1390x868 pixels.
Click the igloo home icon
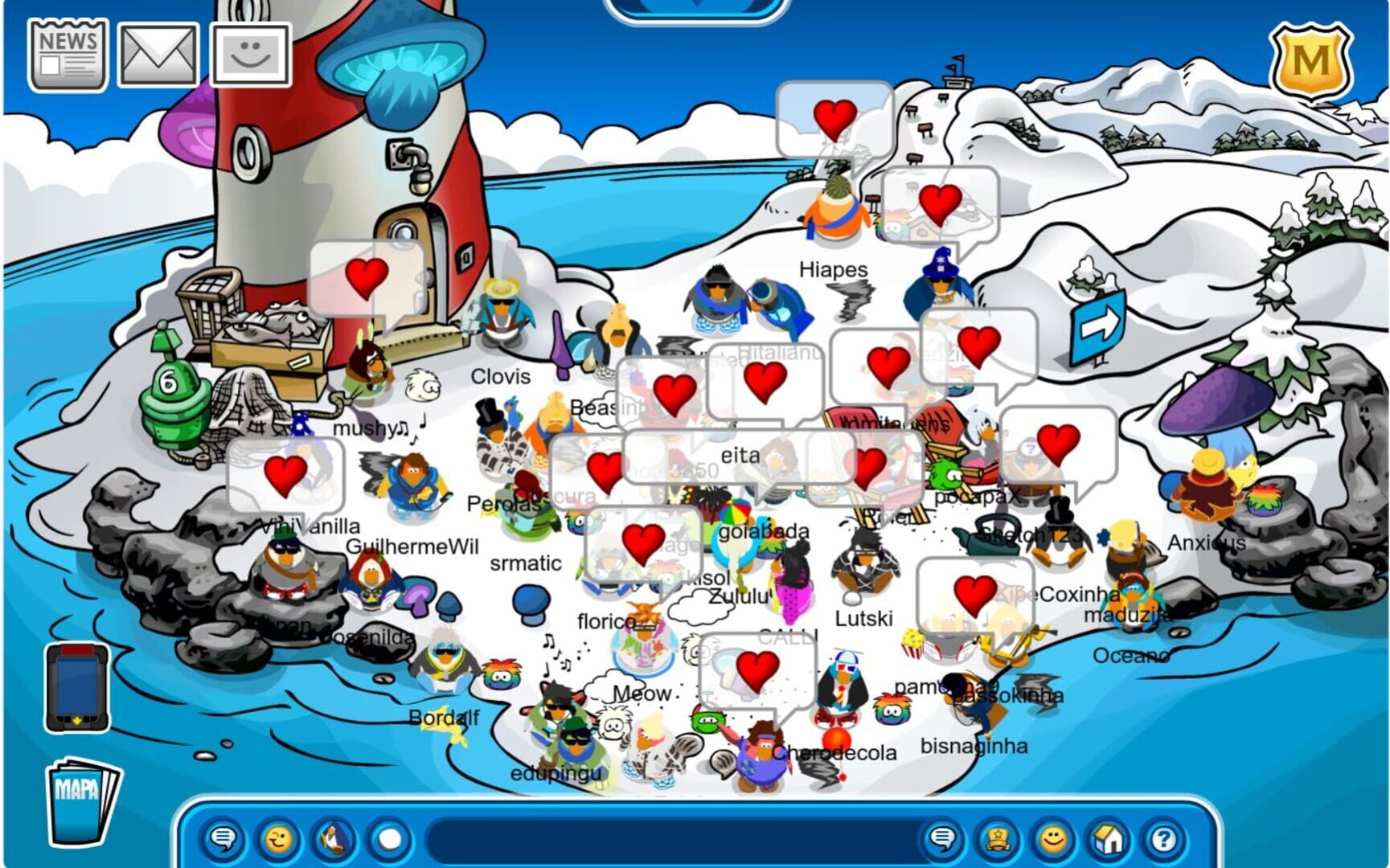click(1109, 839)
